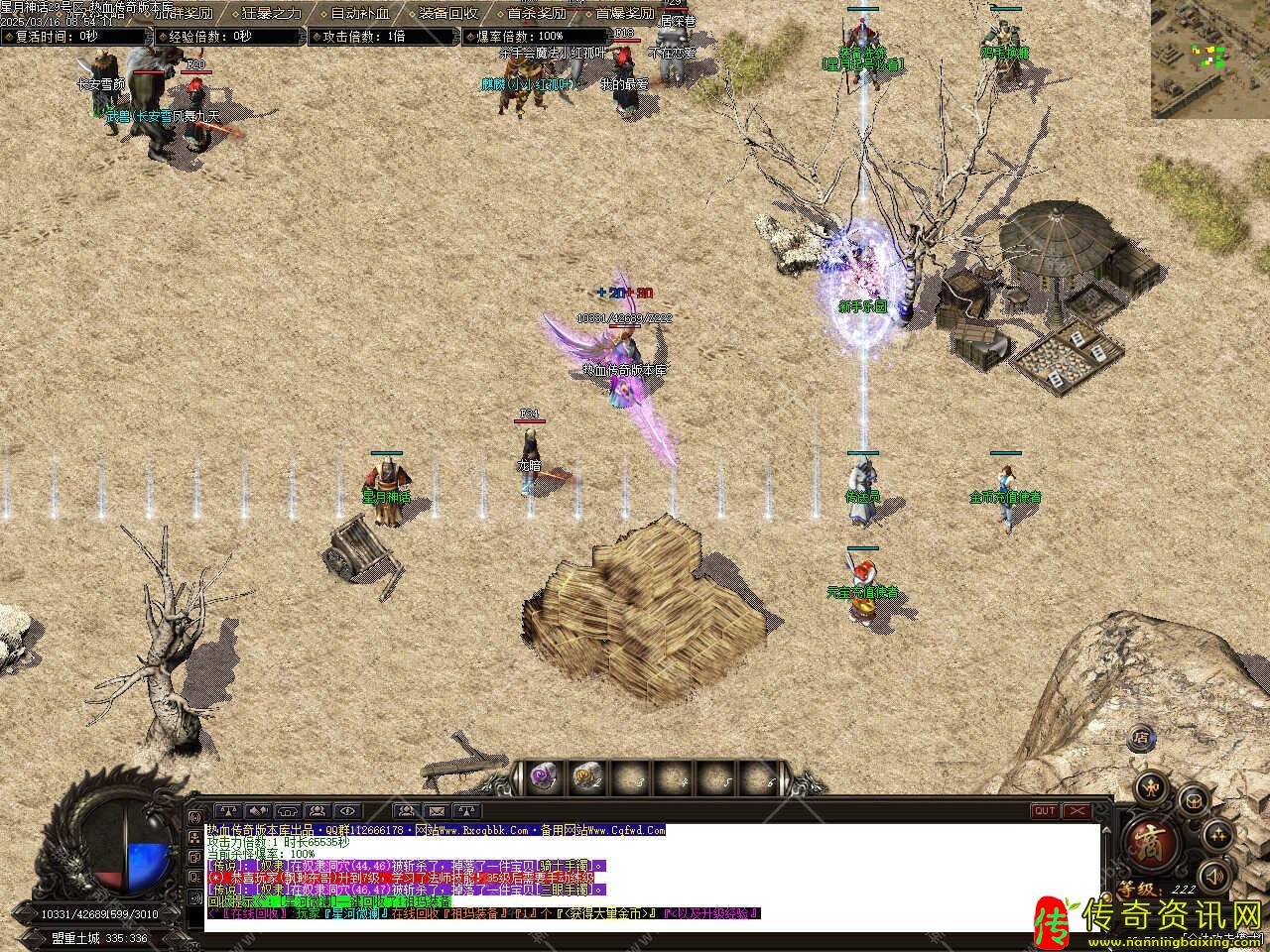Open the 首杀奖励 first-kill rewards

pos(536,13)
